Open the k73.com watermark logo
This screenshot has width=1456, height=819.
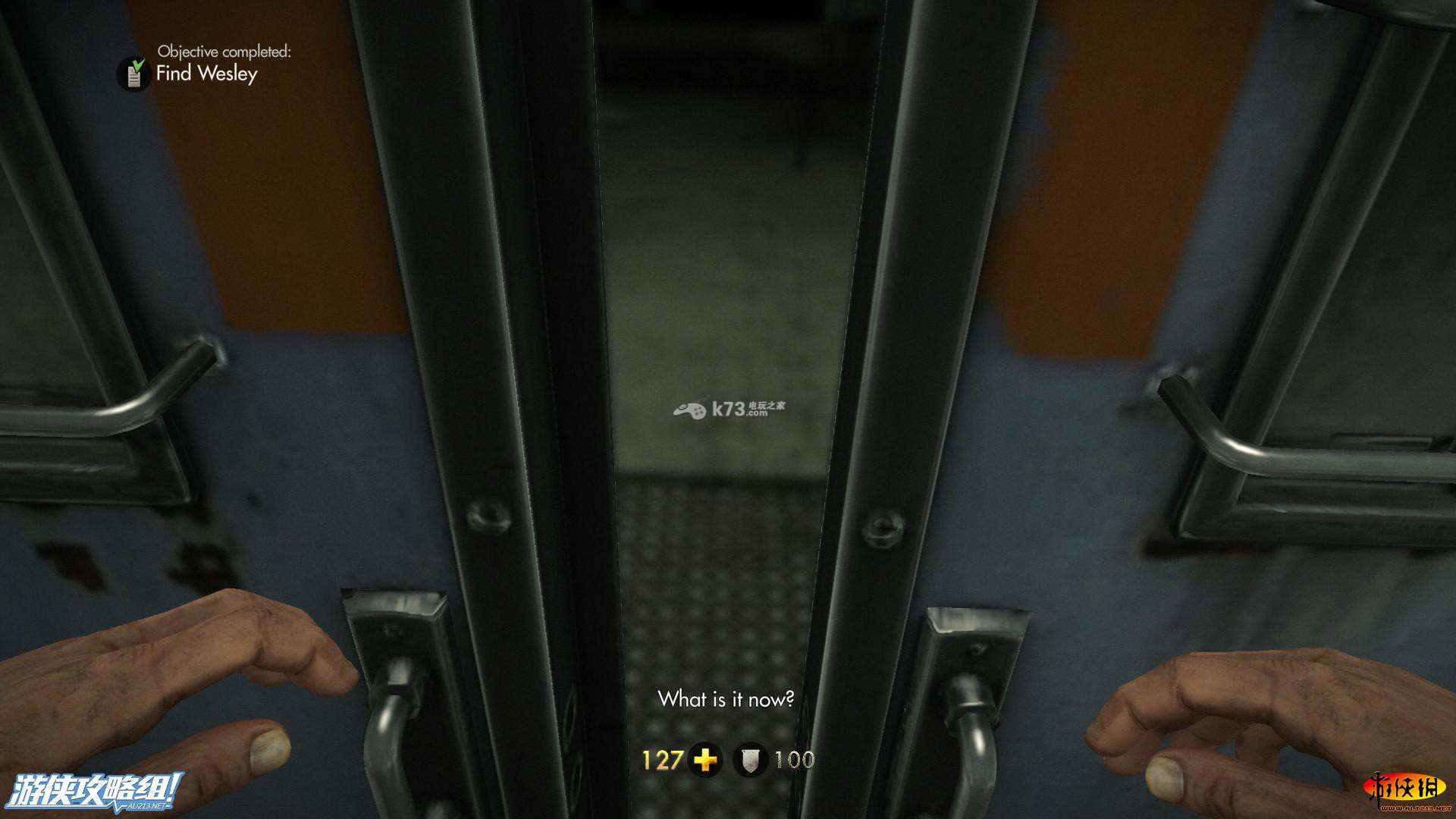tap(728, 409)
